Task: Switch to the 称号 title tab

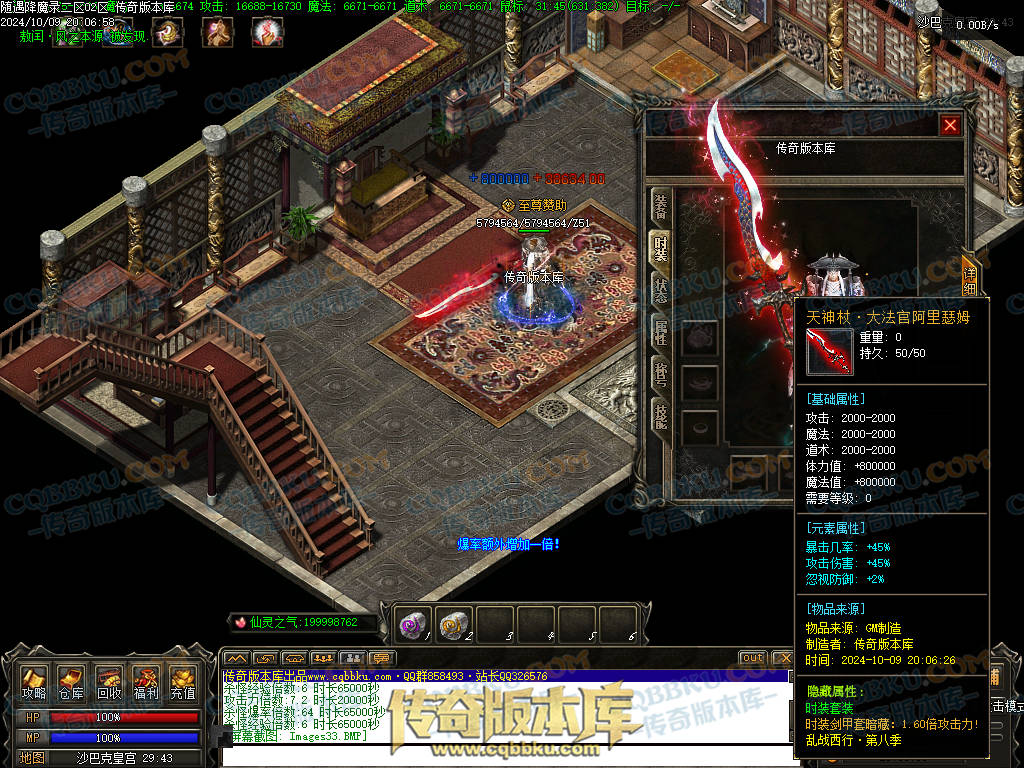Action: coord(661,371)
